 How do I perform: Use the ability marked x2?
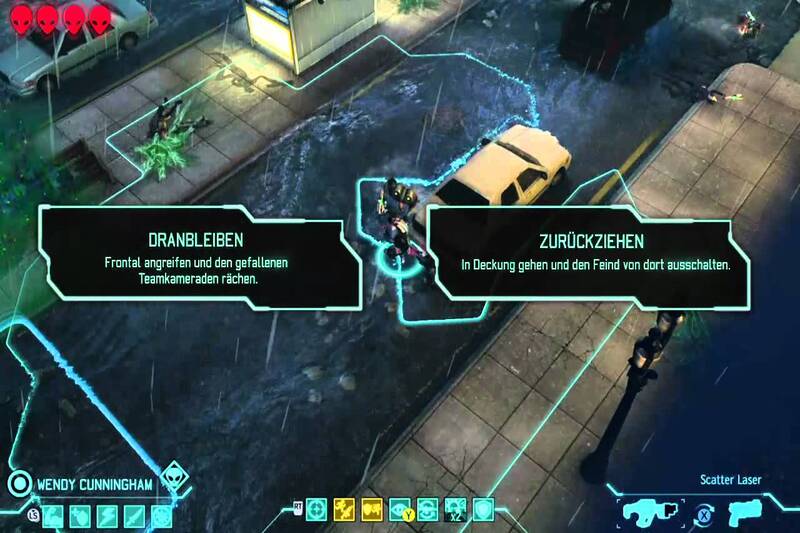coord(457,511)
